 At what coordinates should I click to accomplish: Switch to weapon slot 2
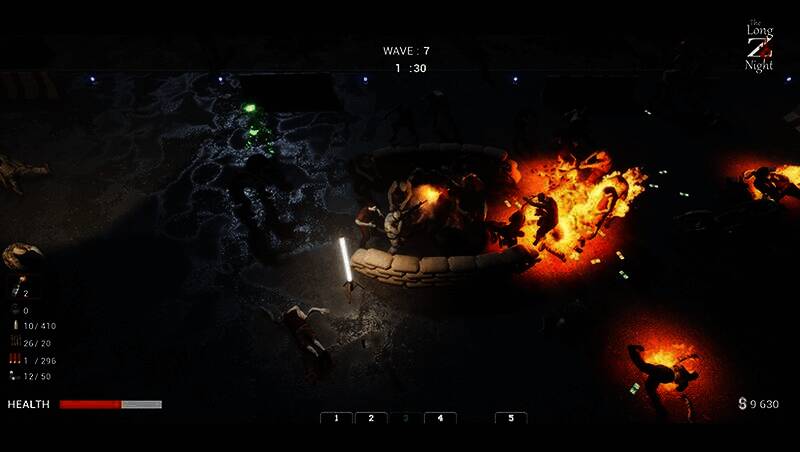(x=370, y=418)
